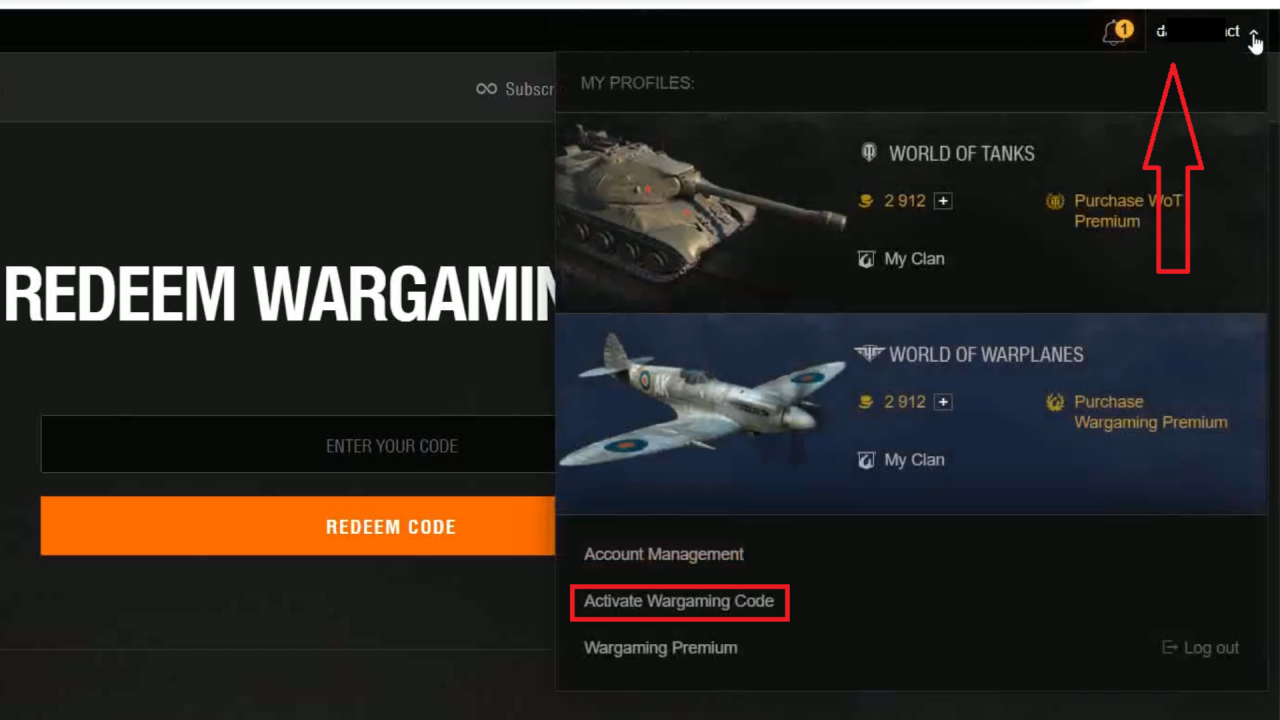Click the ENTER YOUR CODE input field
The image size is (1280, 720).
[x=391, y=445]
